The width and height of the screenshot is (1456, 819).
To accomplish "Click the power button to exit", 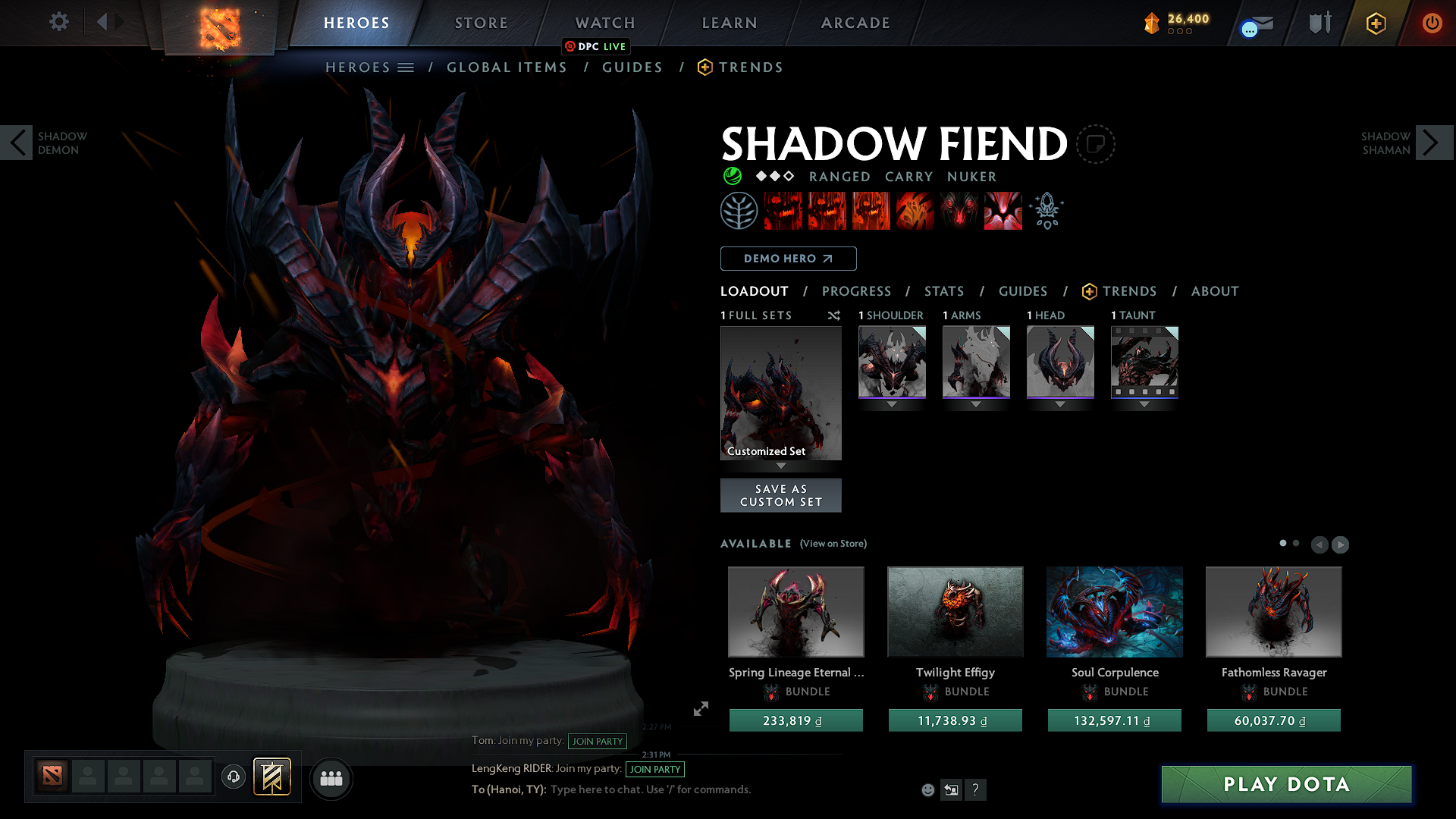I will (1432, 23).
